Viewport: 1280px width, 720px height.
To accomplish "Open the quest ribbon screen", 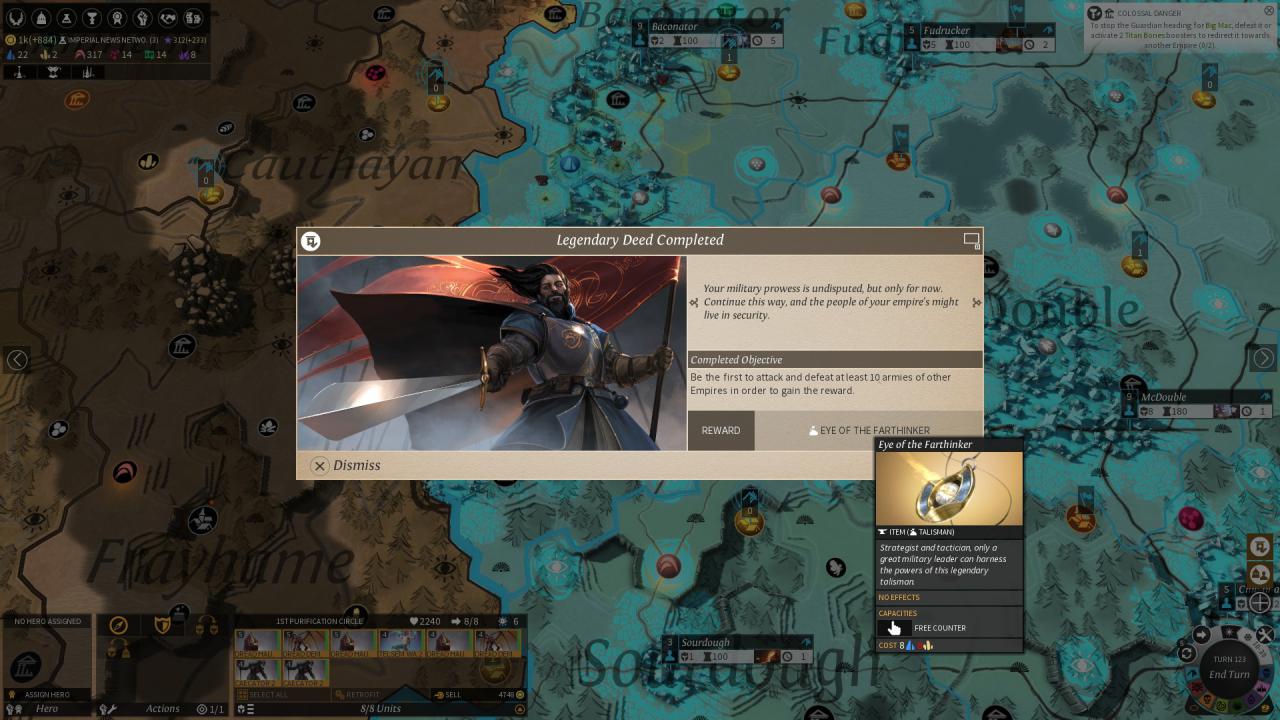I will [x=117, y=18].
